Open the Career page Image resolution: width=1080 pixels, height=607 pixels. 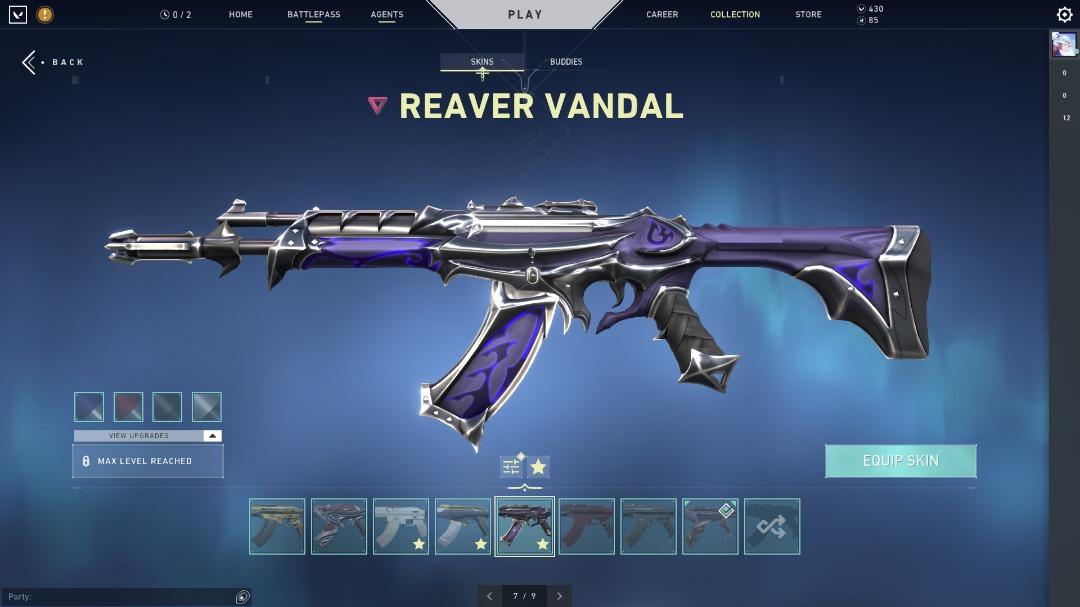click(x=662, y=15)
